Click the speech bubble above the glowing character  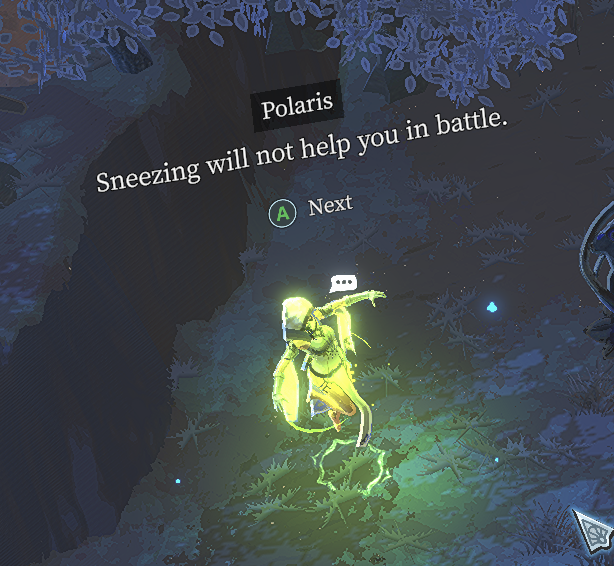[x=344, y=283]
